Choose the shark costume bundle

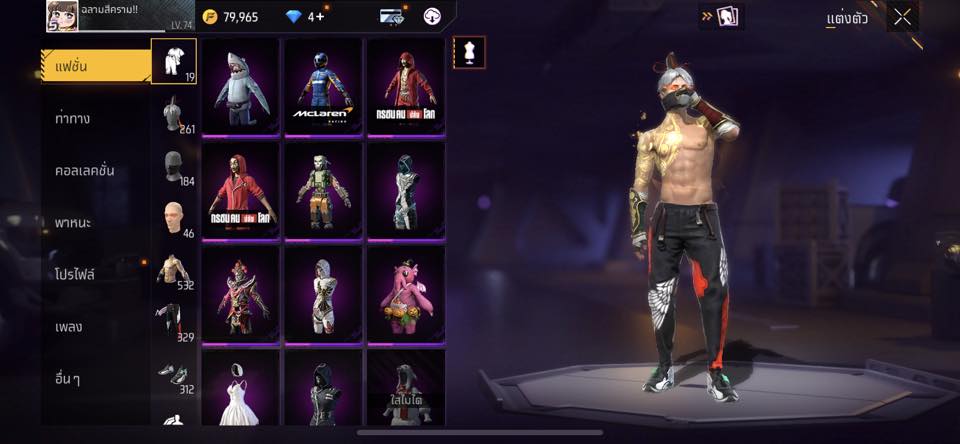pos(240,87)
